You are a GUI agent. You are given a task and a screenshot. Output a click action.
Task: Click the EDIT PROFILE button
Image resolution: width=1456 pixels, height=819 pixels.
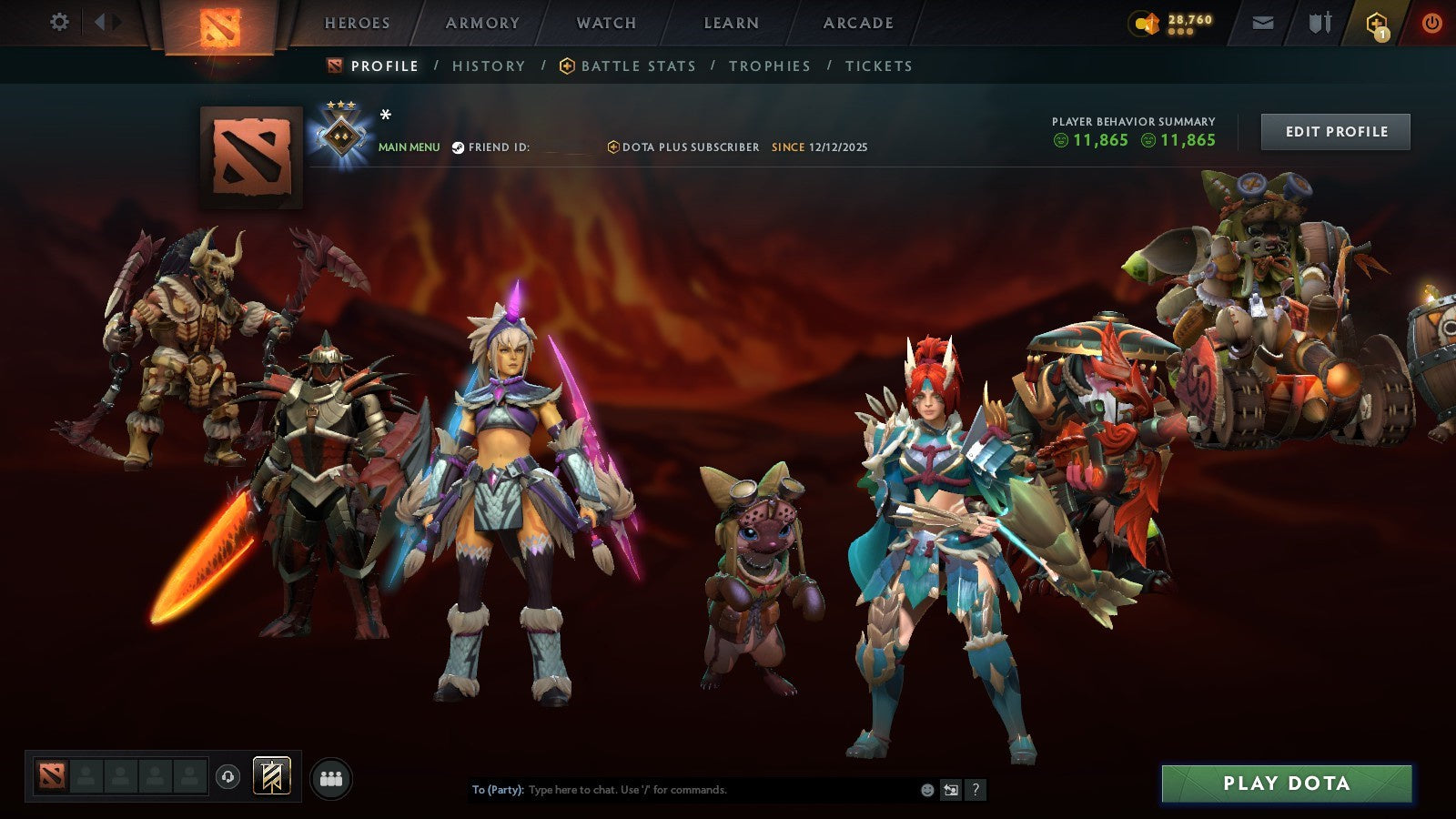tap(1334, 131)
